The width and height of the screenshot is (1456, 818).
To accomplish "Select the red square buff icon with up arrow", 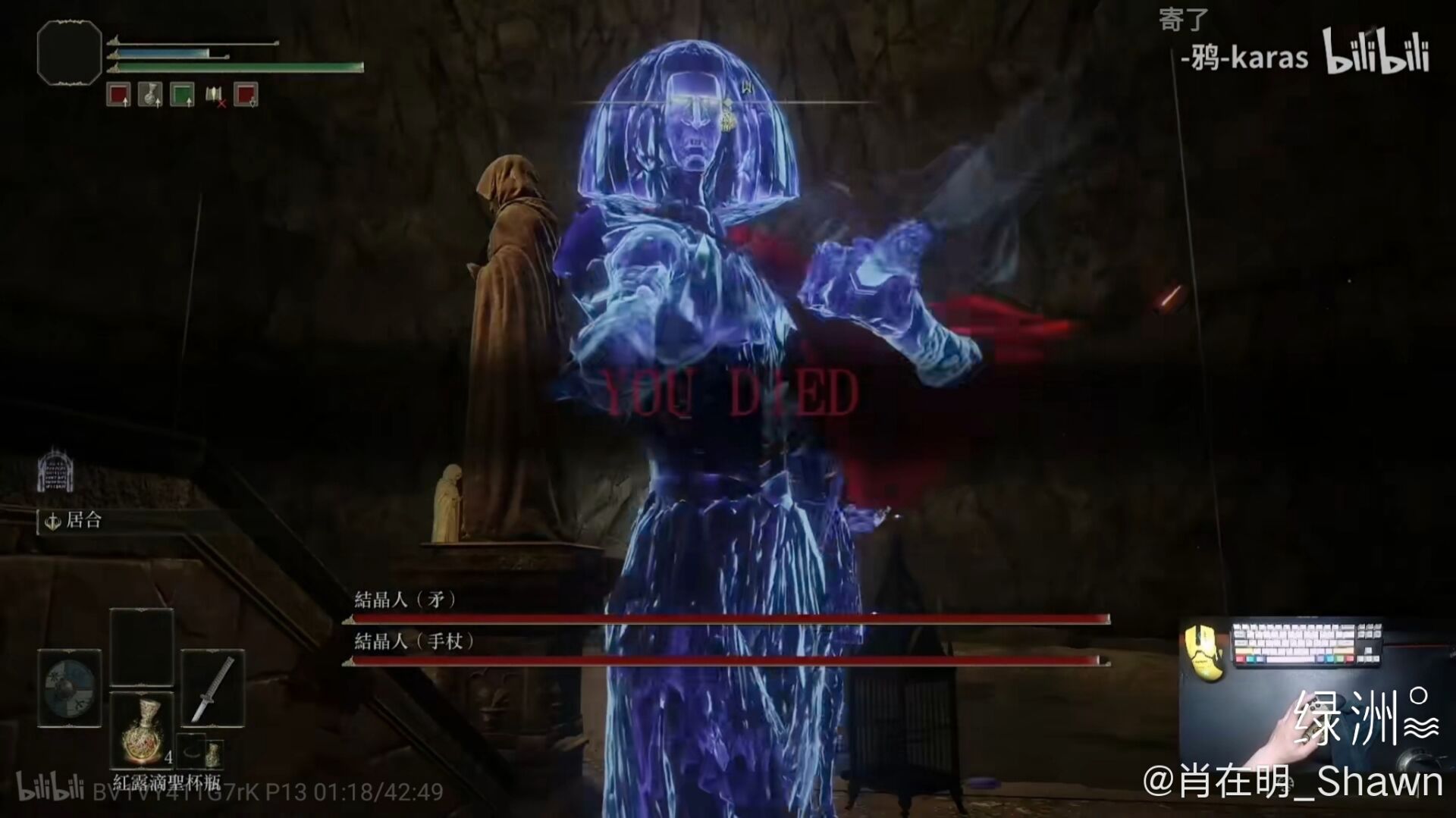I will pos(118,95).
